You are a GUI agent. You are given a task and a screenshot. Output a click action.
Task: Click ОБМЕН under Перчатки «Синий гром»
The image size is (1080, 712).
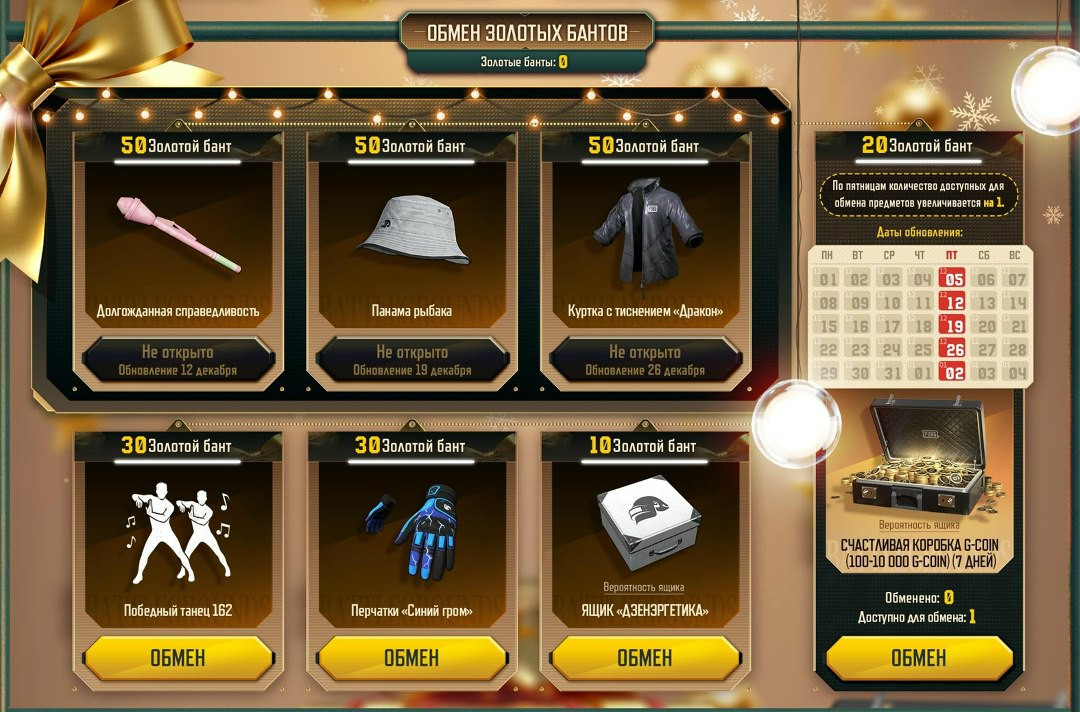coord(411,658)
